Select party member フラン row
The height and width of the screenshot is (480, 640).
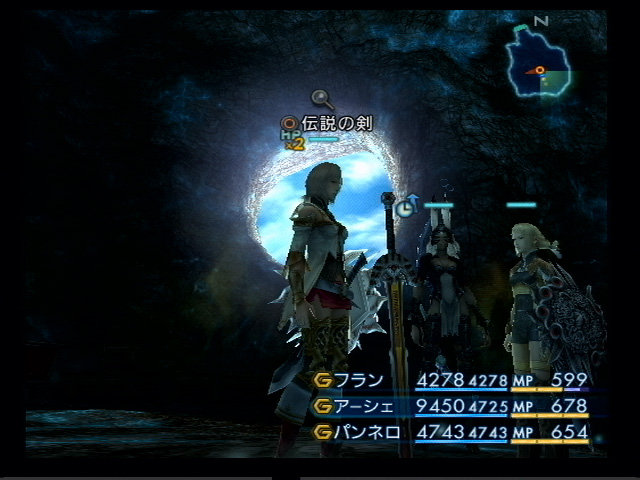click(x=450, y=380)
